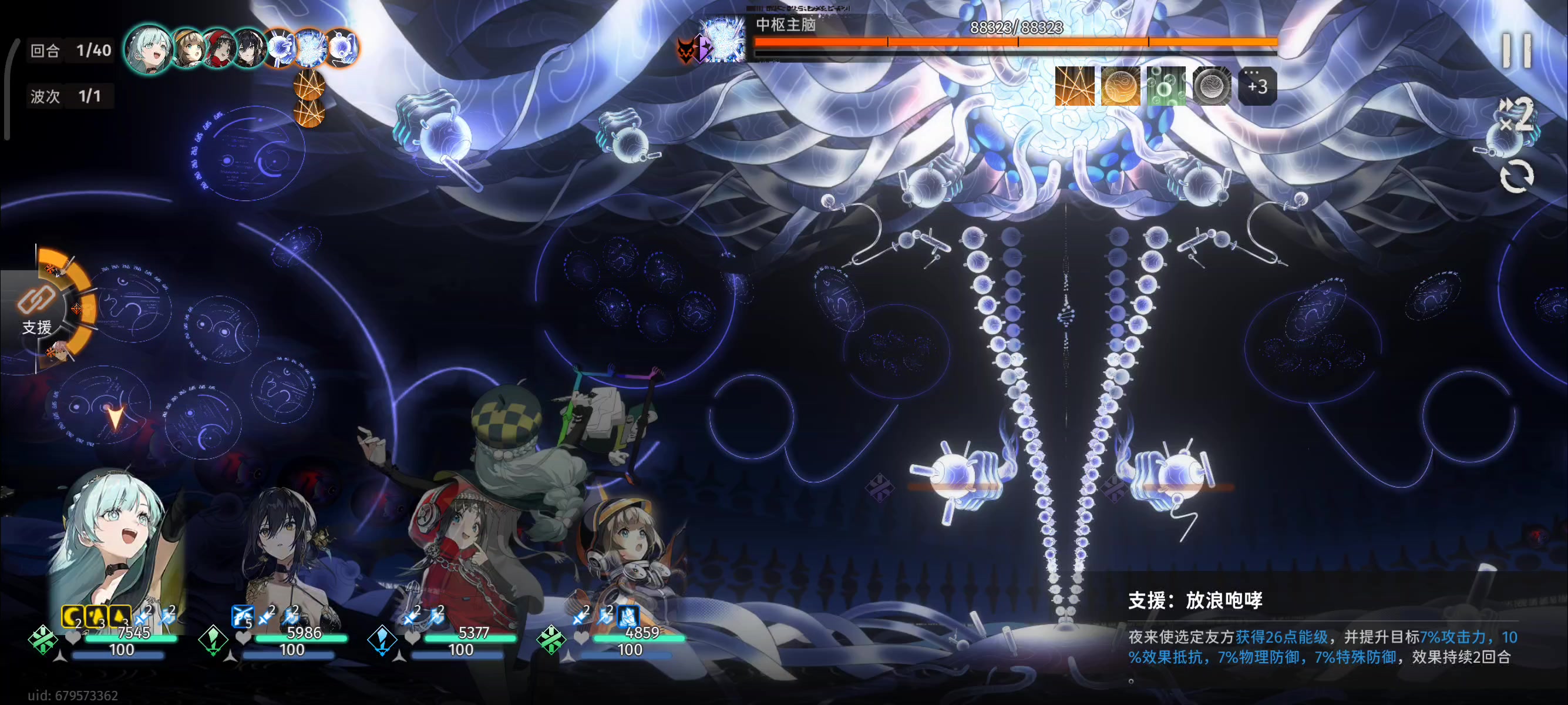
Task: Select the 中枢主脑 boss portrait icon
Action: point(723,40)
